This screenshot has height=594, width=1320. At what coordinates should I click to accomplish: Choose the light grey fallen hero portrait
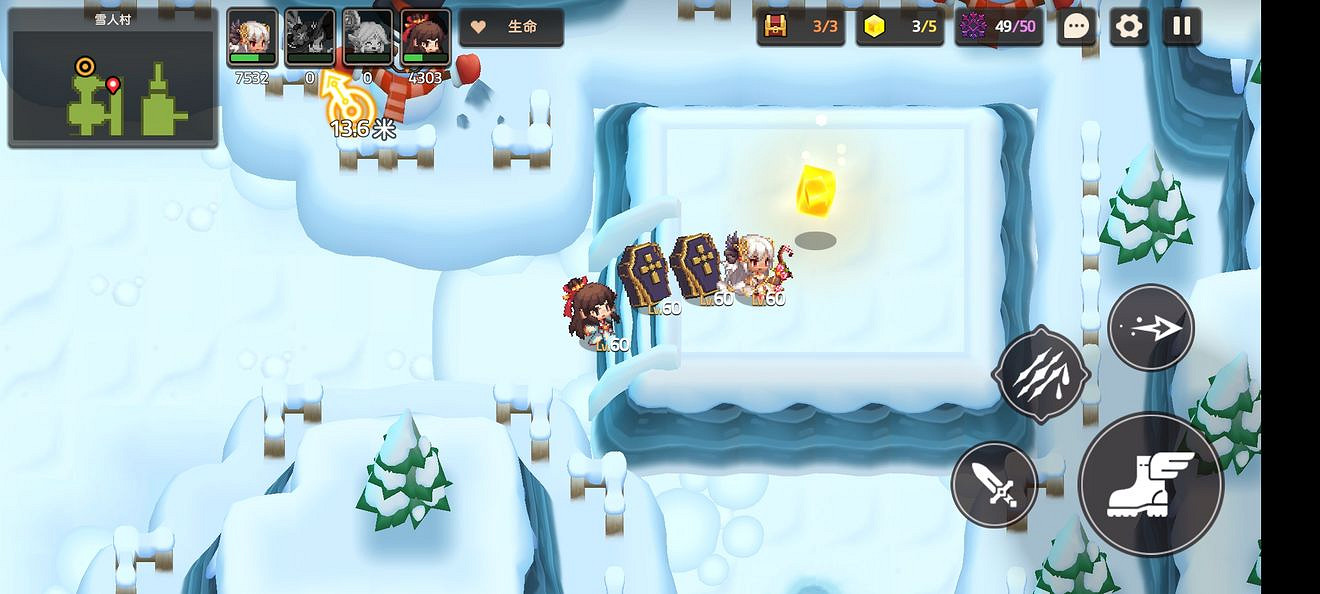[x=367, y=38]
